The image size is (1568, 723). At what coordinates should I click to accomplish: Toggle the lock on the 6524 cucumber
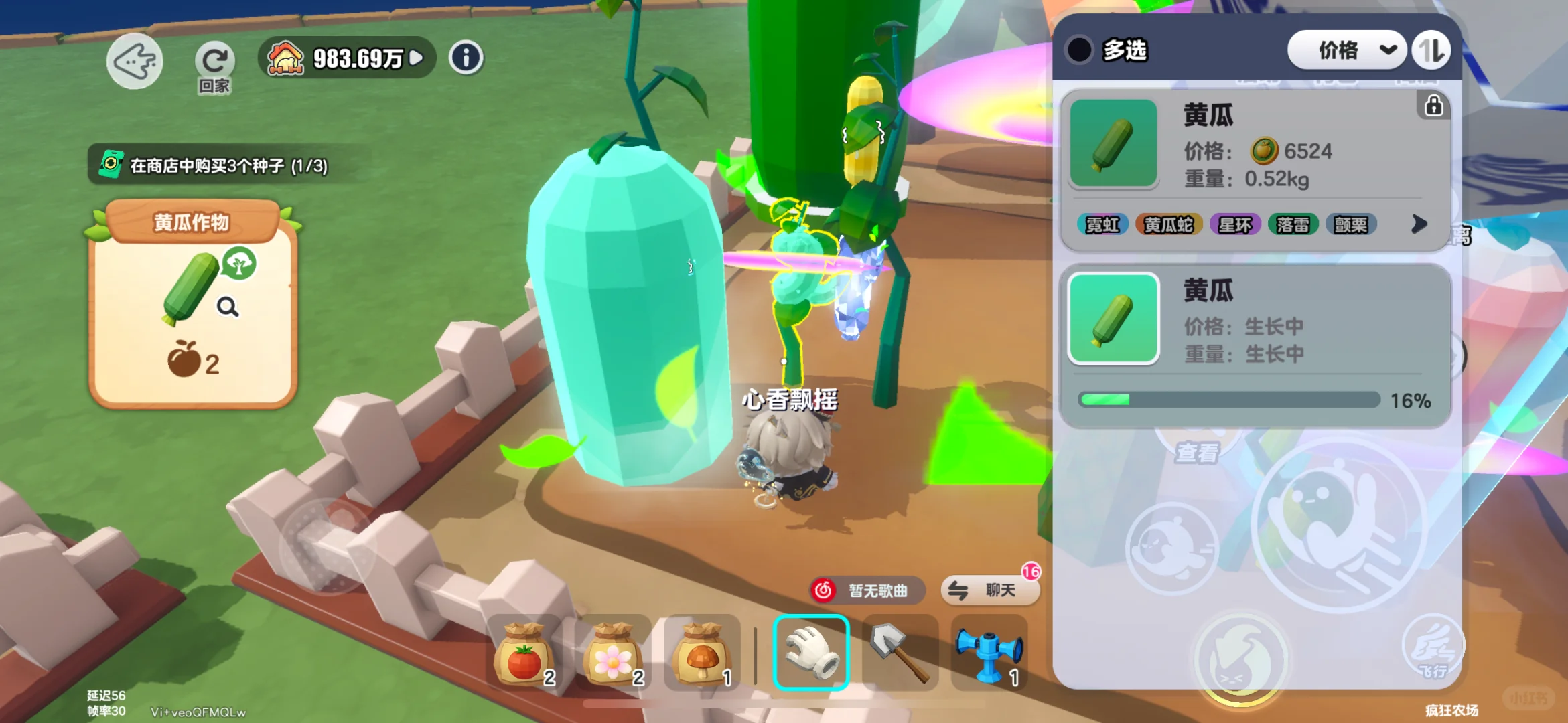click(1433, 106)
